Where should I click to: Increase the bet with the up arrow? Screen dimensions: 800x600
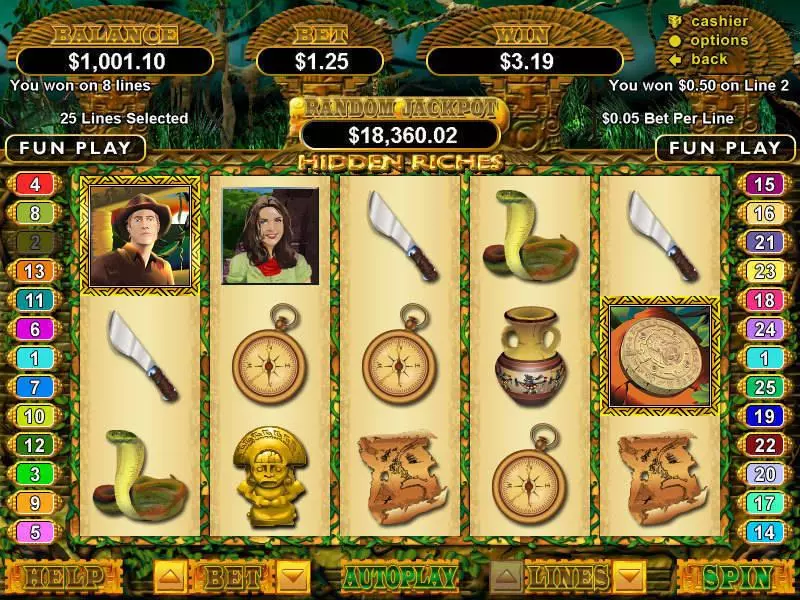(169, 576)
